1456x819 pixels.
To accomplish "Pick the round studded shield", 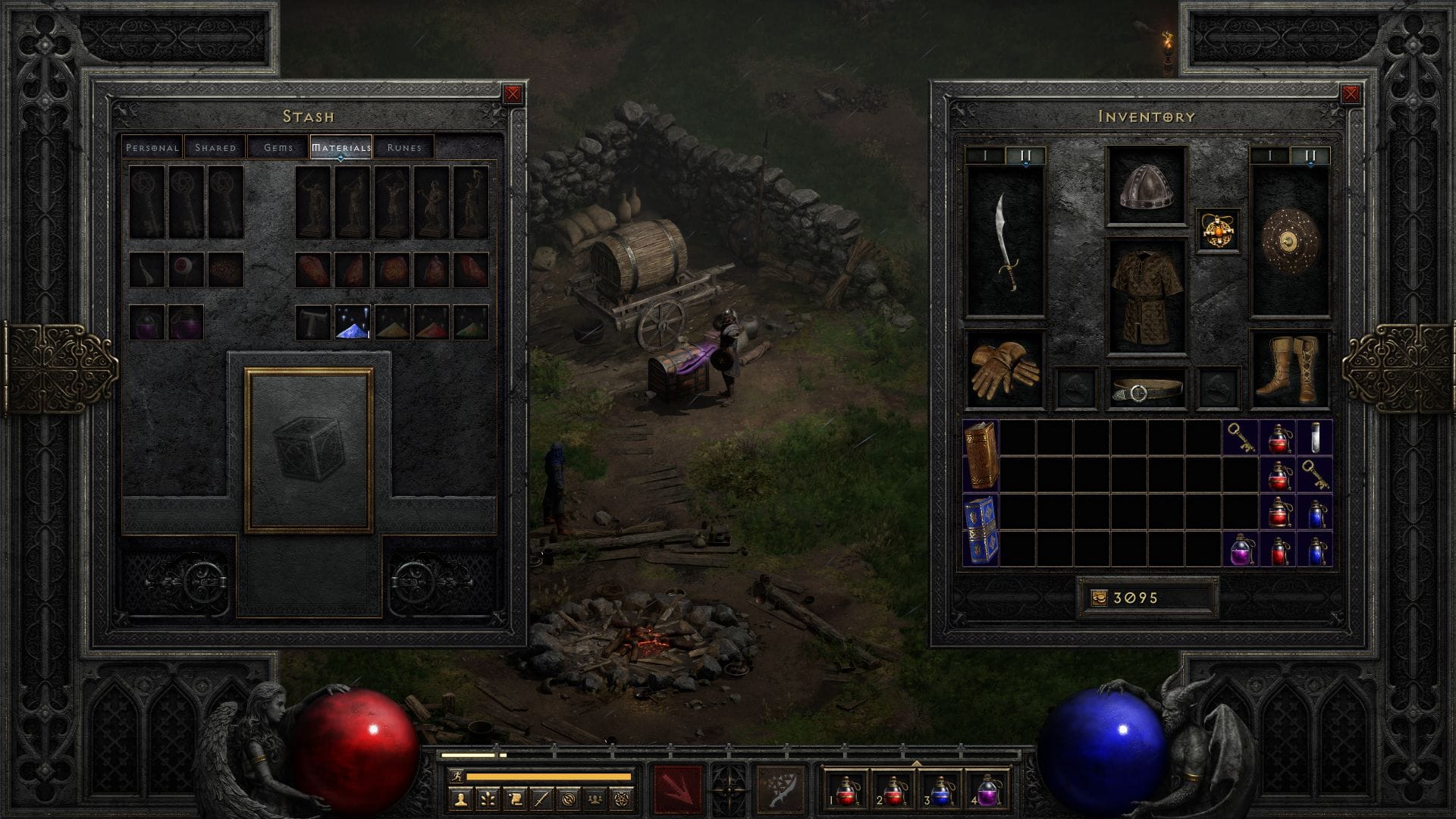I will 1289,241.
